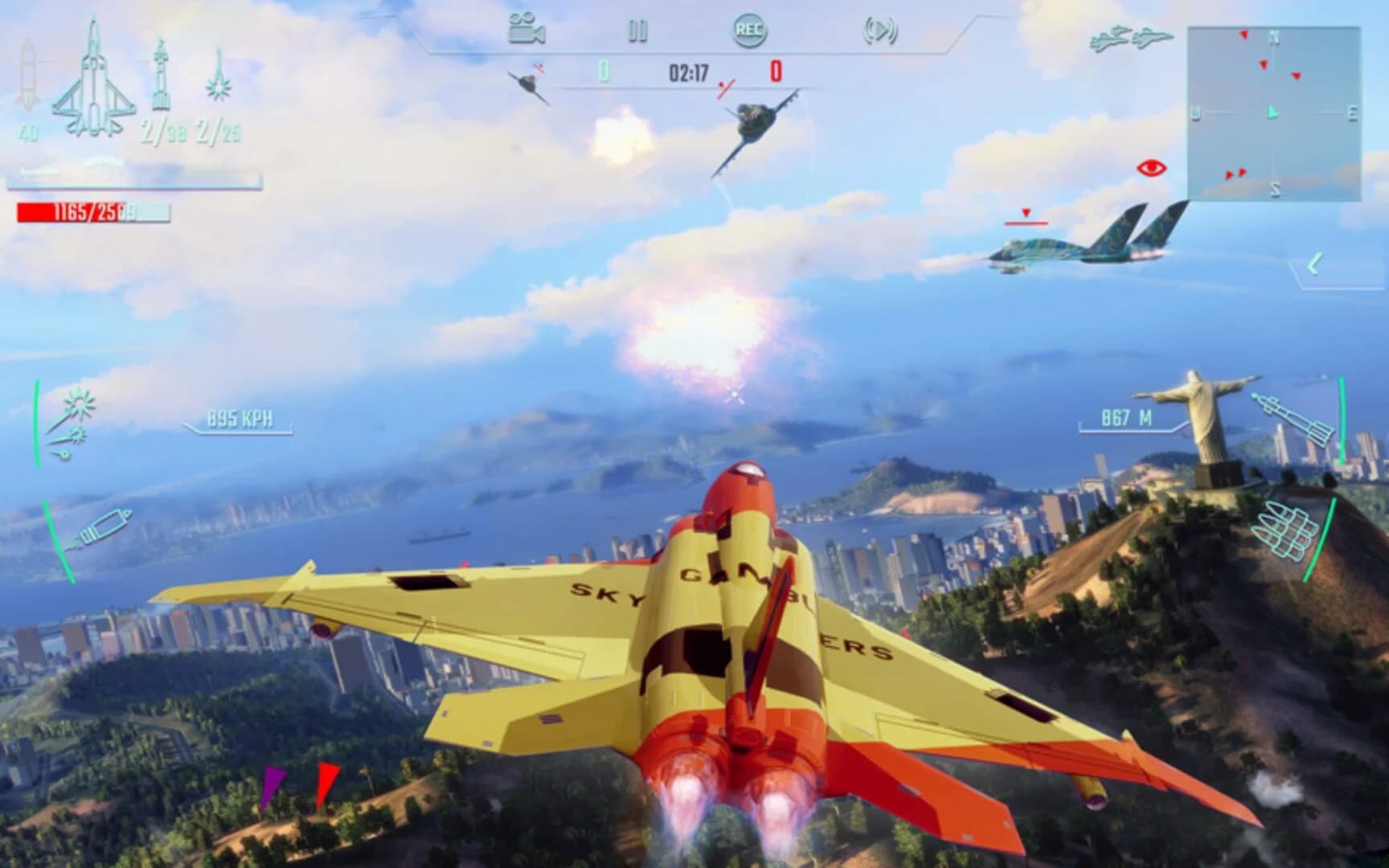Select the aircraft status icon top-left

pyautogui.click(x=95, y=80)
